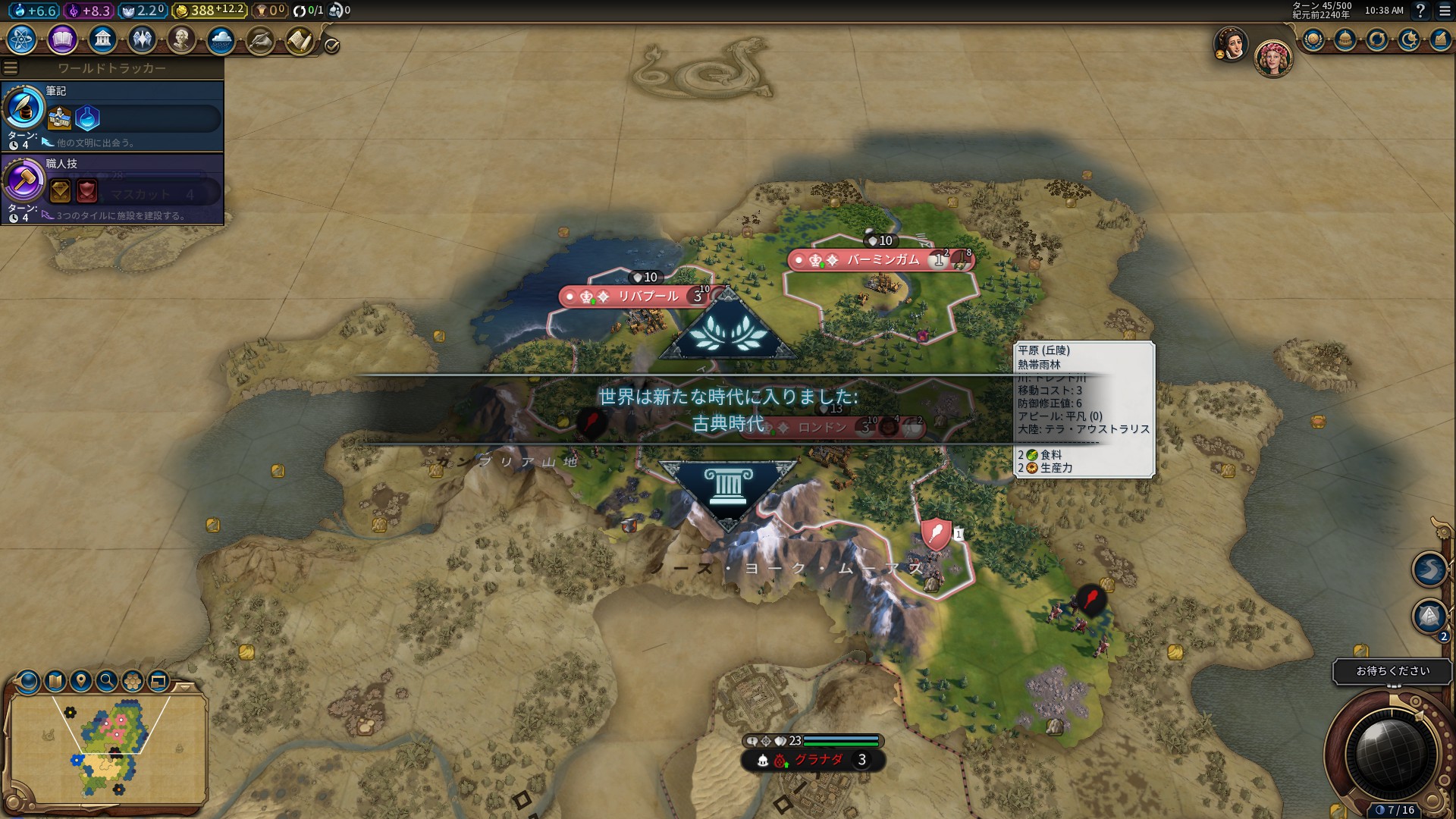
Task: Open the religion wings icon
Action: pos(142,39)
